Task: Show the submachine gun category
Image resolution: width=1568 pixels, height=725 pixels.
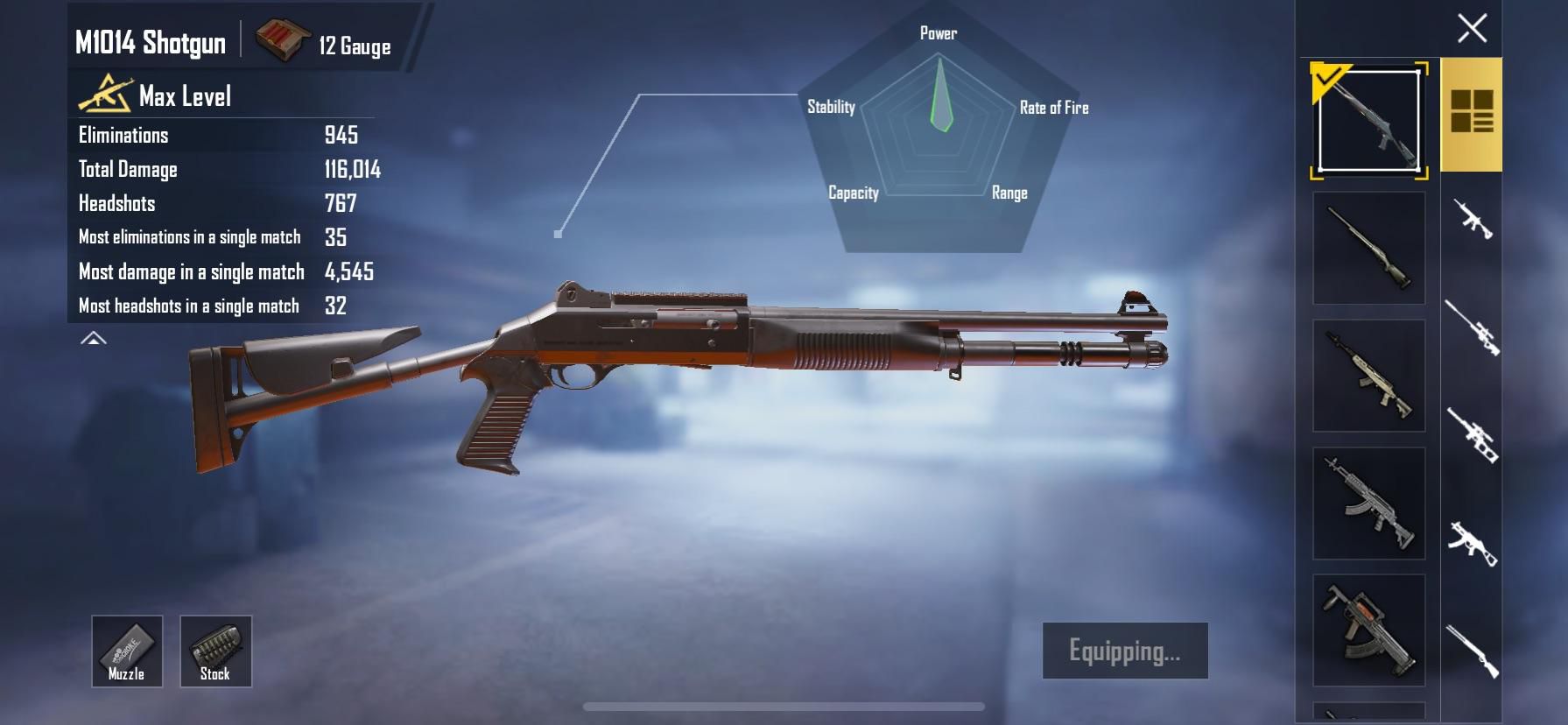Action: 1472,544
